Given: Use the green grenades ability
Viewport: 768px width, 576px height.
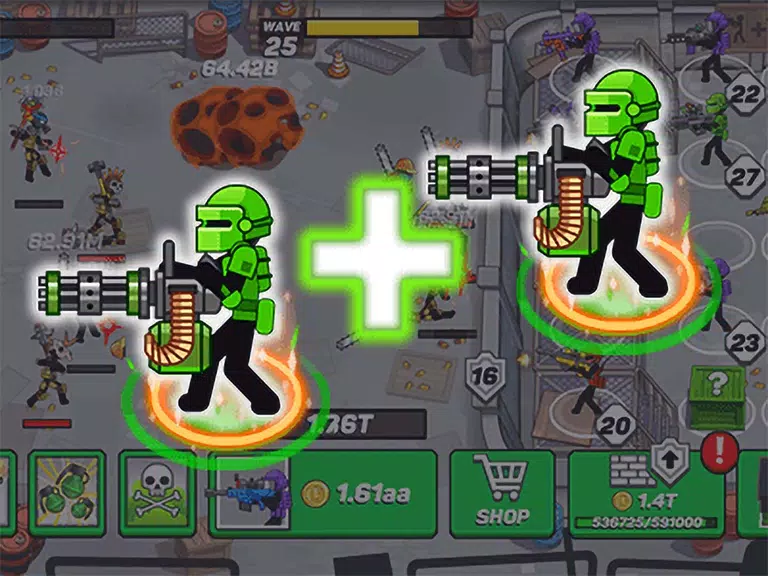Looking at the screenshot, I should (x=67, y=494).
